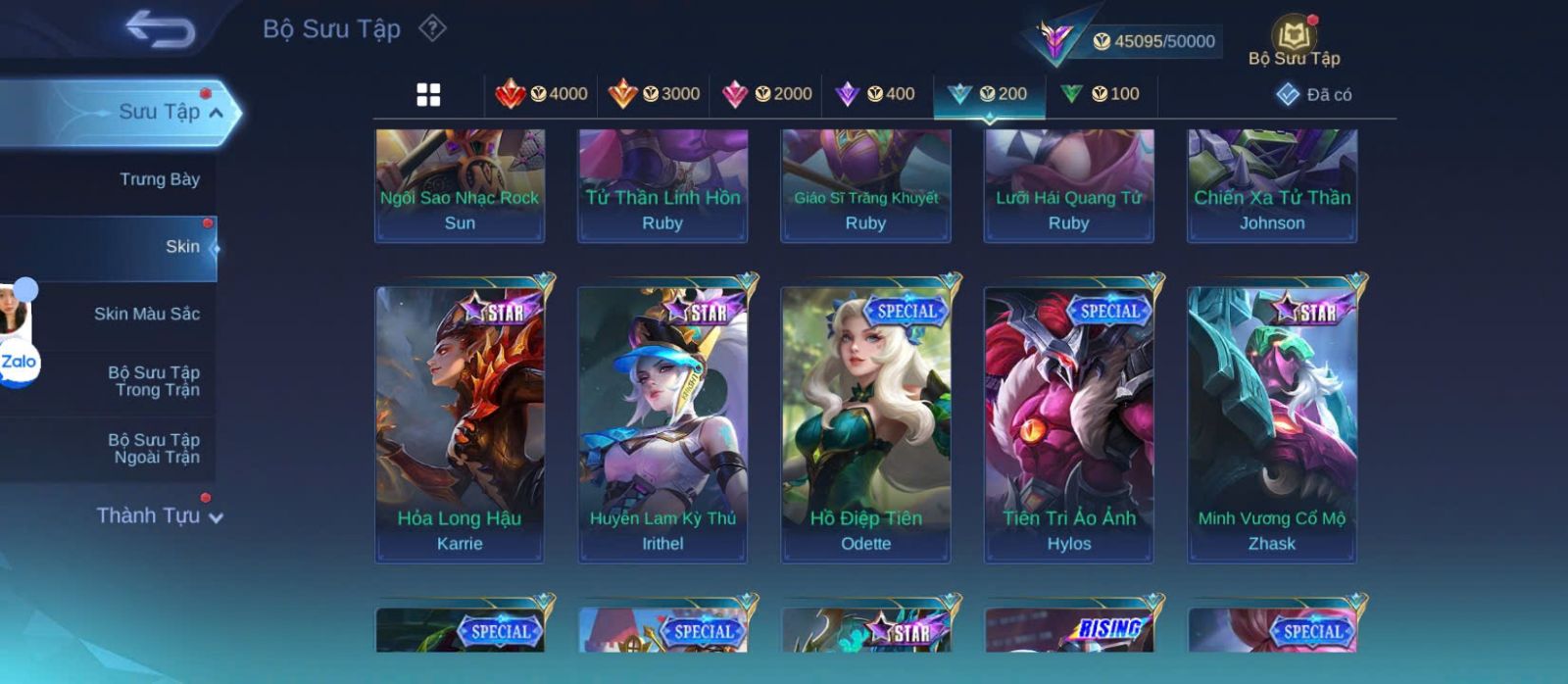
Task: Choose the 400 points tier tab
Action: click(x=875, y=94)
